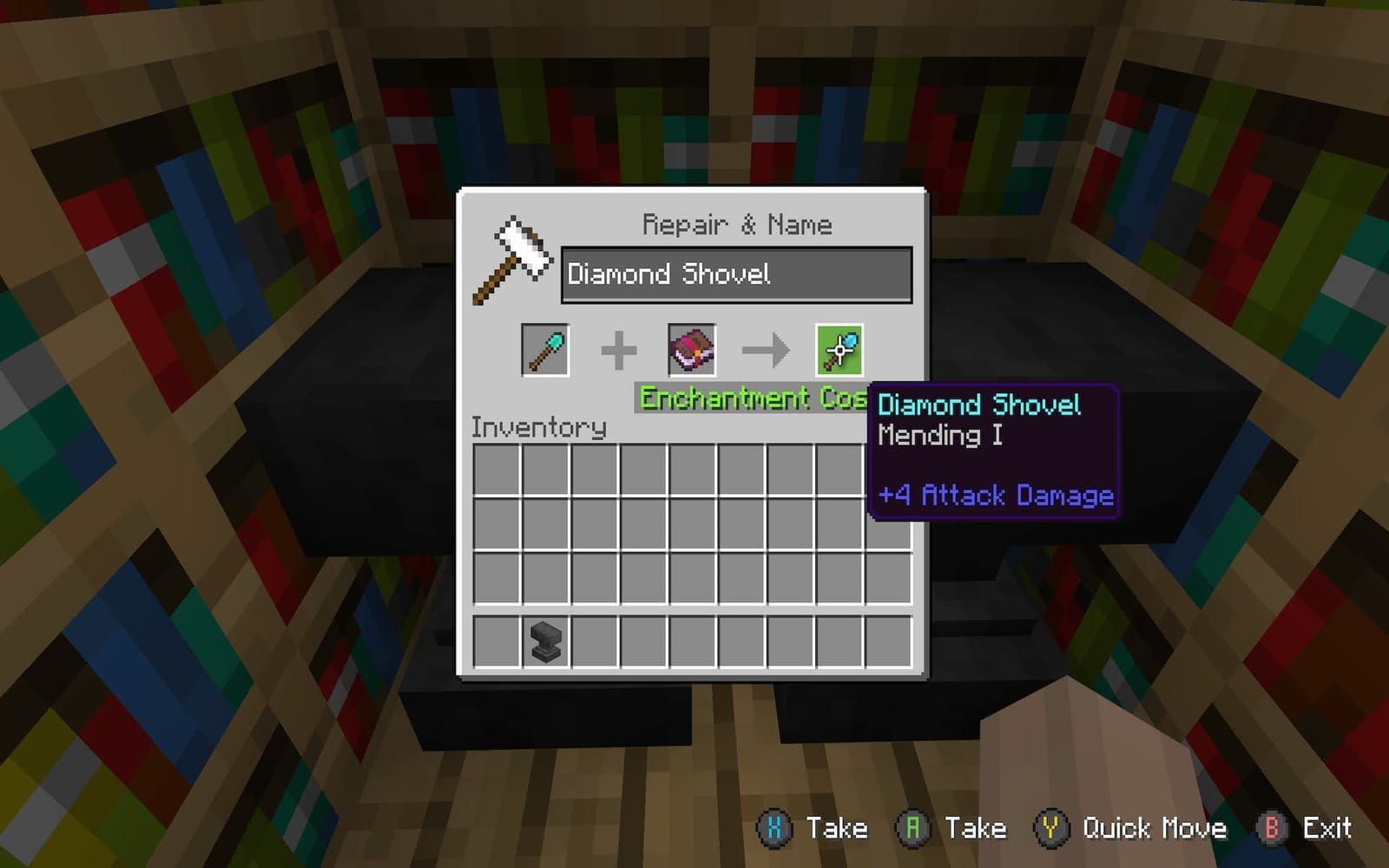Image resolution: width=1389 pixels, height=868 pixels.
Task: Click the +4 Attack Damage tooltip line
Action: (993, 496)
